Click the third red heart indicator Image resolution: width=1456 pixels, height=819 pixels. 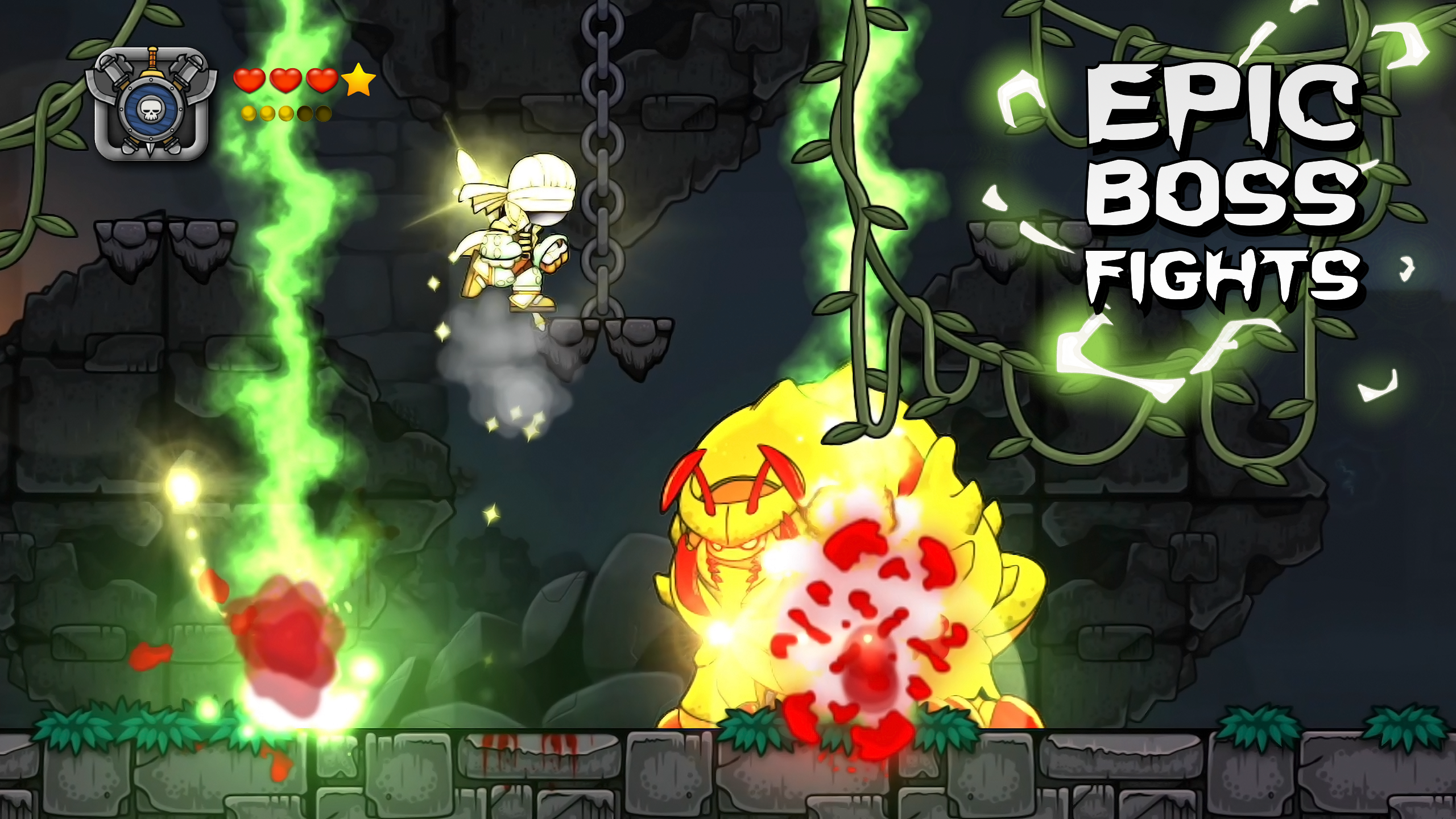(x=322, y=82)
